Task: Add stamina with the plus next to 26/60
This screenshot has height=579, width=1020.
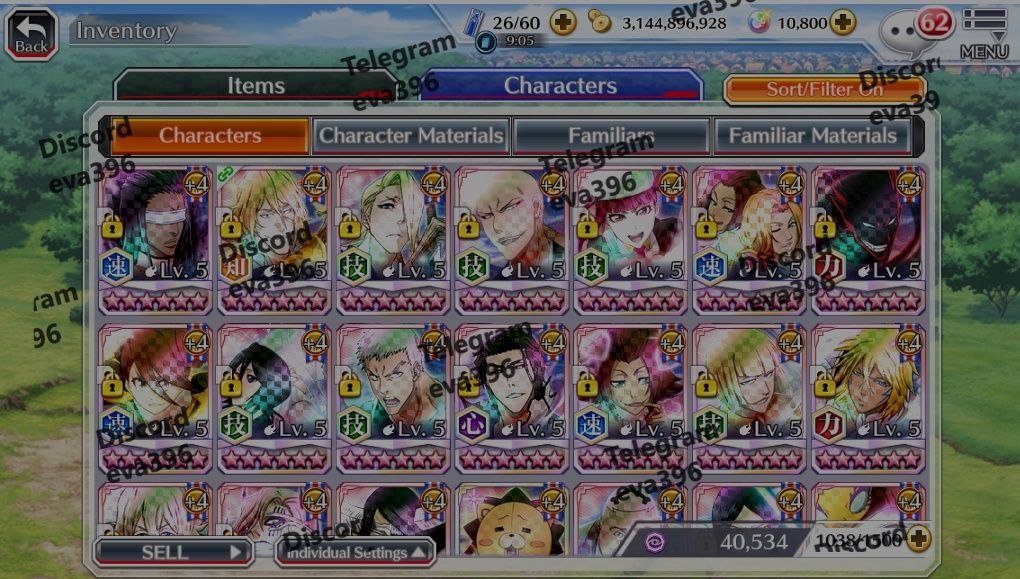Action: 564,22
